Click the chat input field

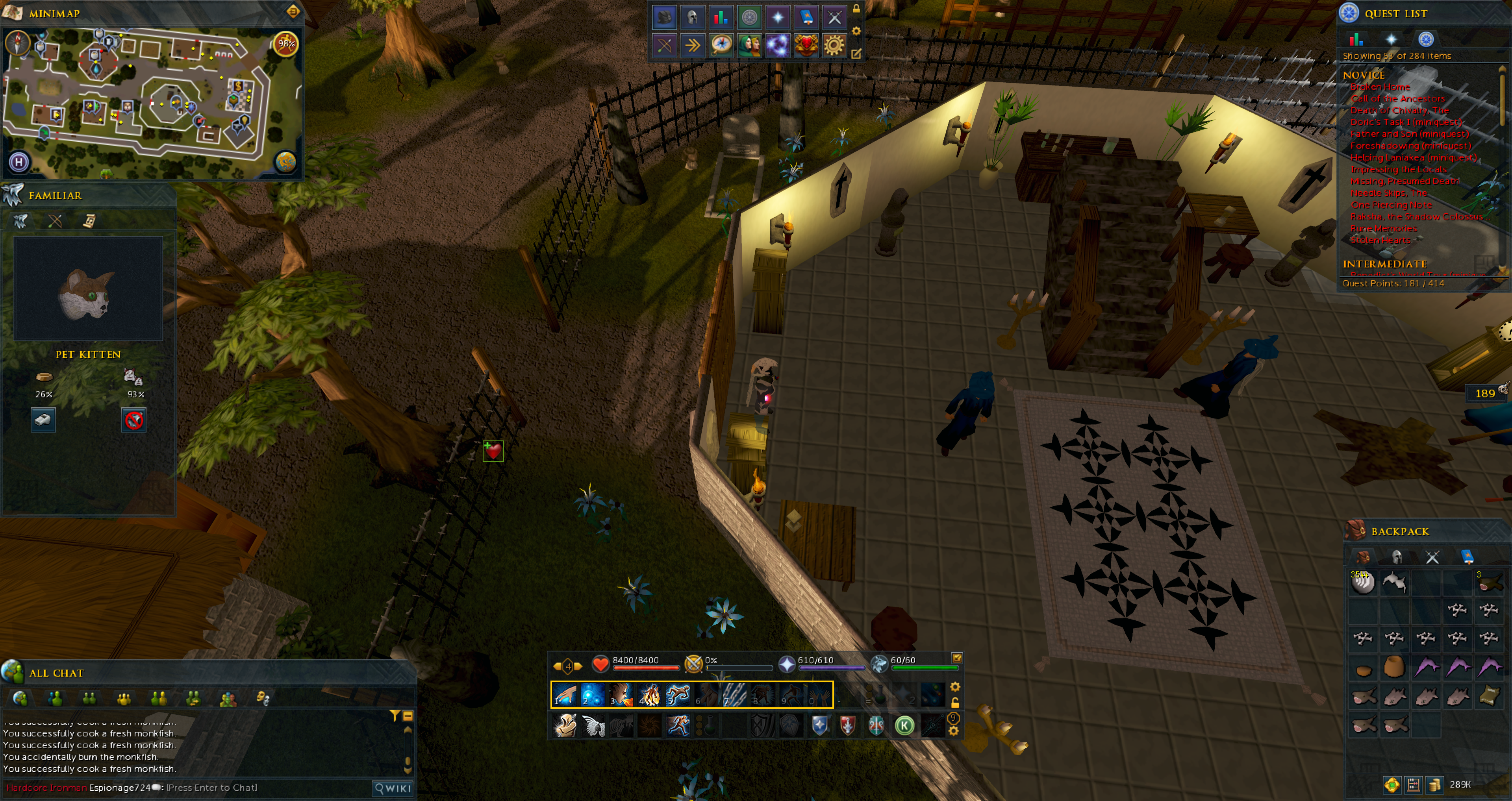point(264,788)
